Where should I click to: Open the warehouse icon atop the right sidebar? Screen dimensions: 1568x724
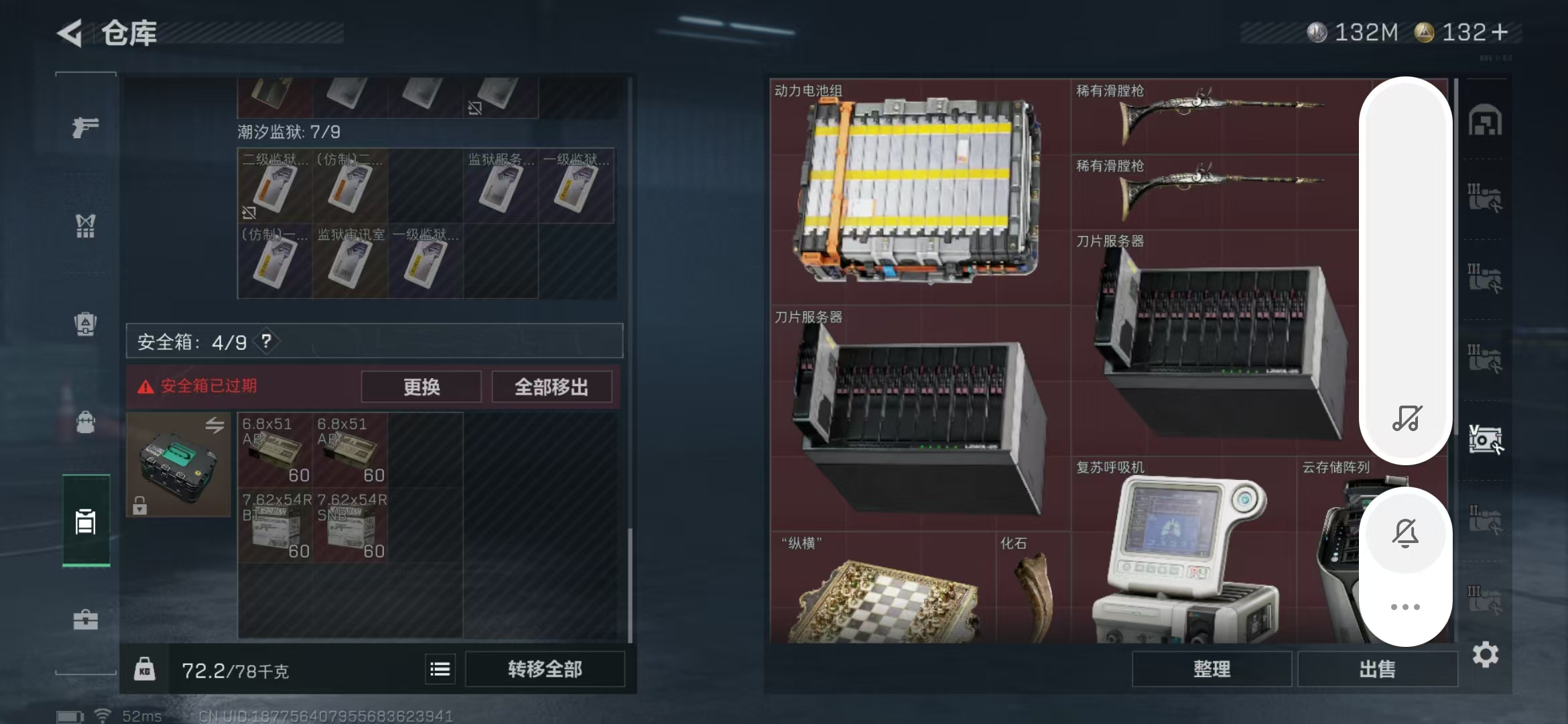point(1486,119)
